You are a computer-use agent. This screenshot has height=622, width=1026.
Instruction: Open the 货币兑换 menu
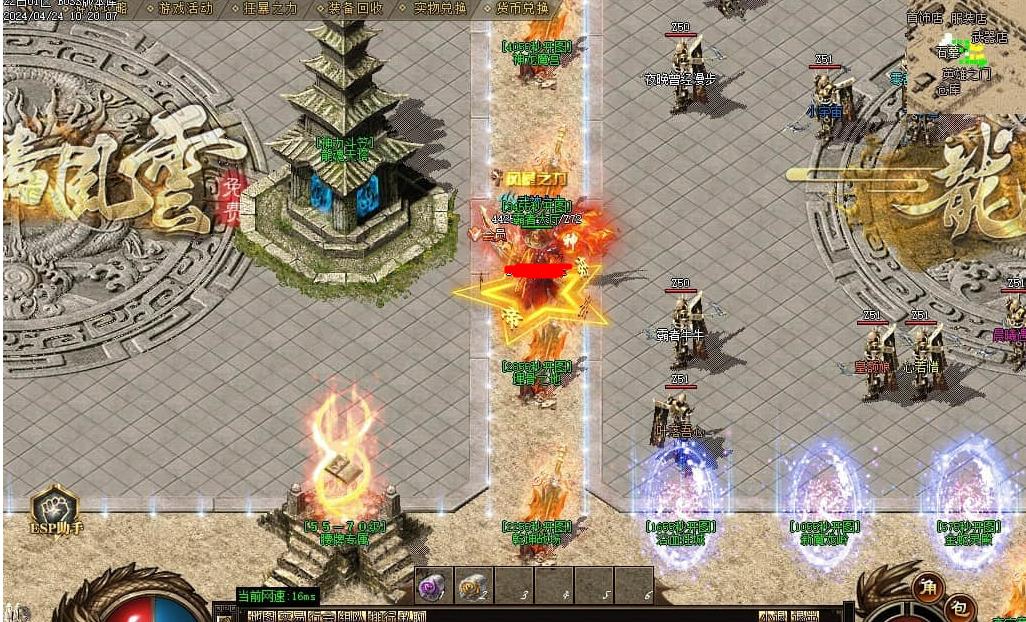[523, 8]
